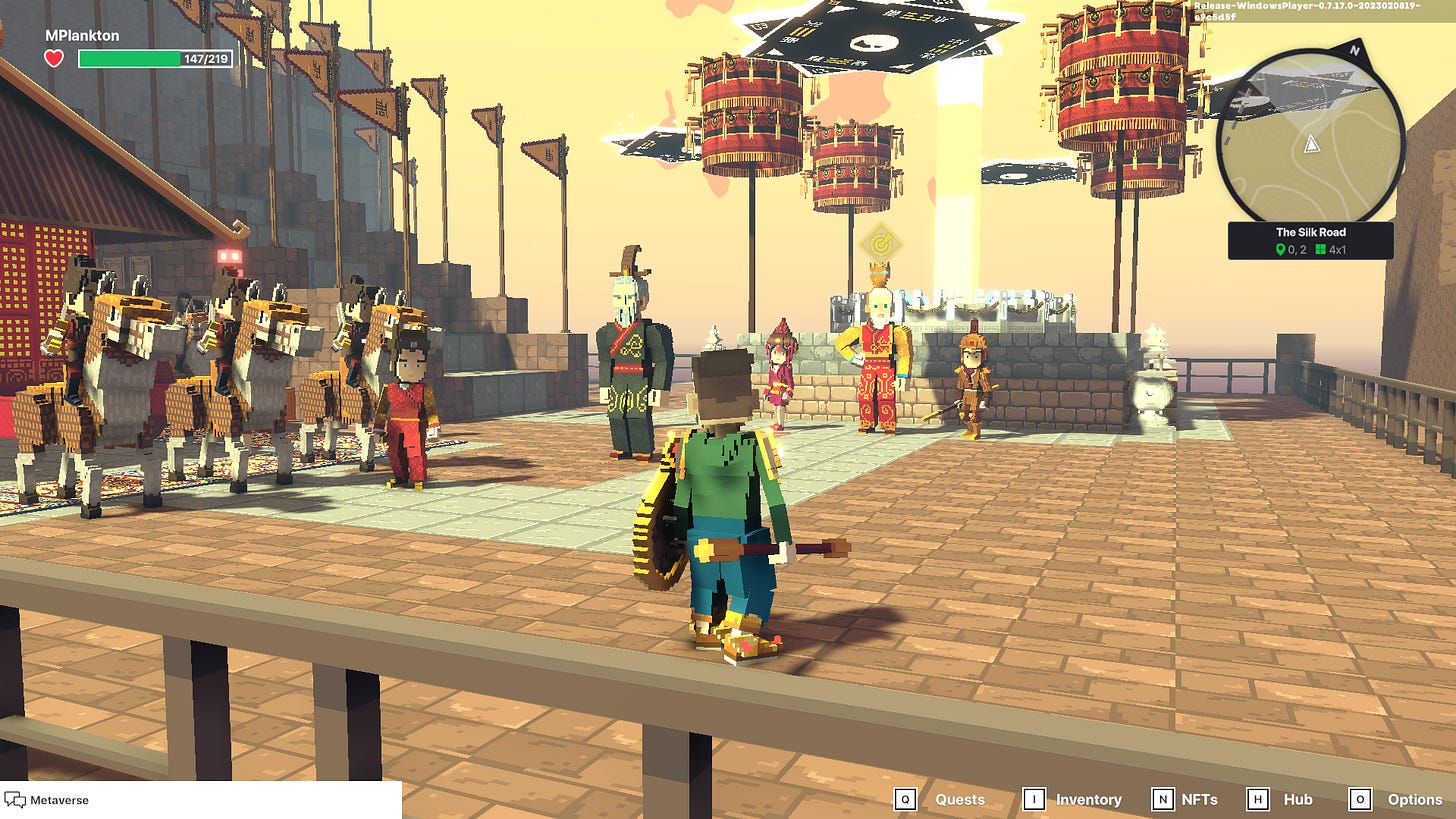Select The Silk Road location label
This screenshot has width=1456, height=819.
coord(1310,232)
